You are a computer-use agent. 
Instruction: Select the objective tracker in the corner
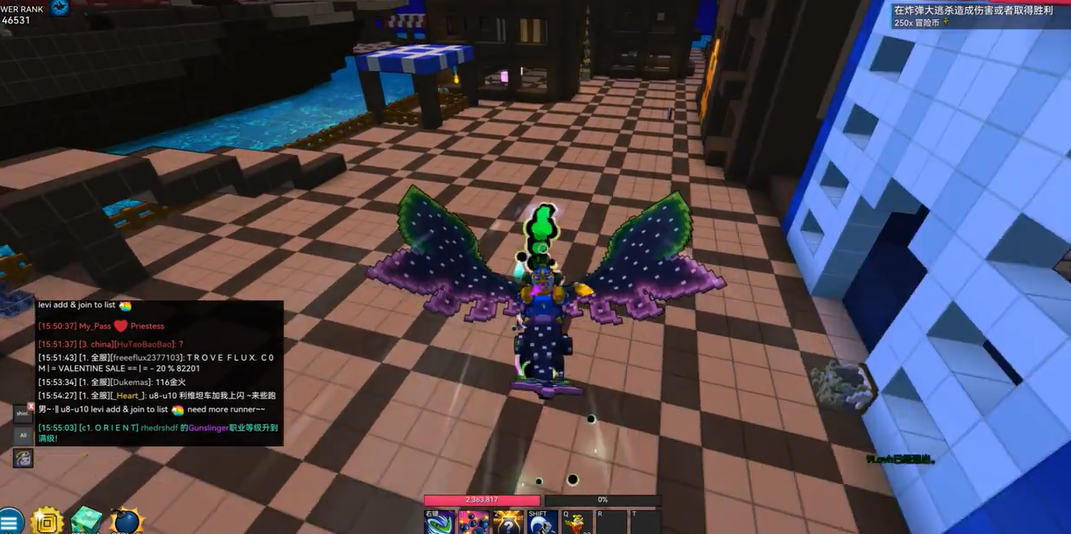coord(978,15)
